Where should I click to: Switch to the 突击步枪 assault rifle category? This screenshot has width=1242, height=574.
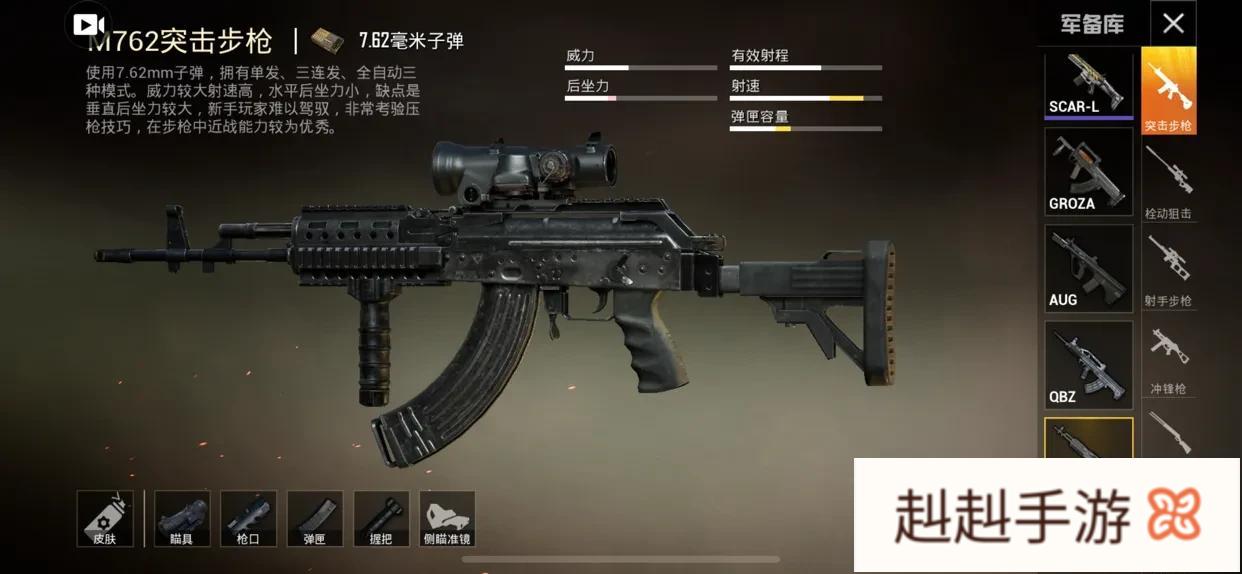tap(1168, 91)
